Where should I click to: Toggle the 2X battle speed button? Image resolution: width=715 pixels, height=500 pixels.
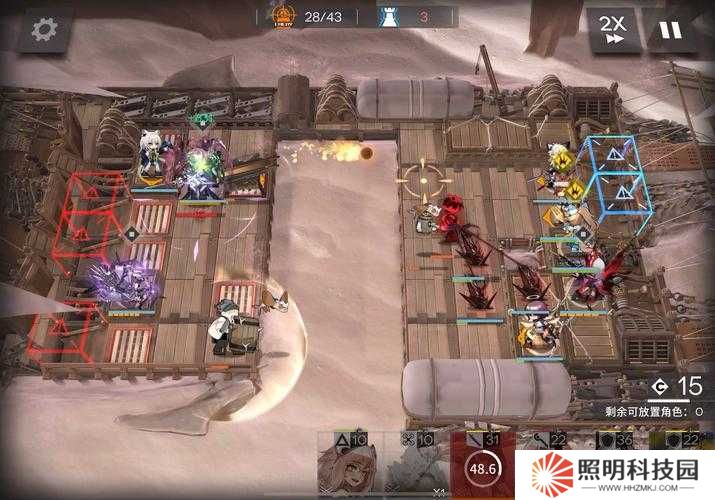(x=613, y=30)
